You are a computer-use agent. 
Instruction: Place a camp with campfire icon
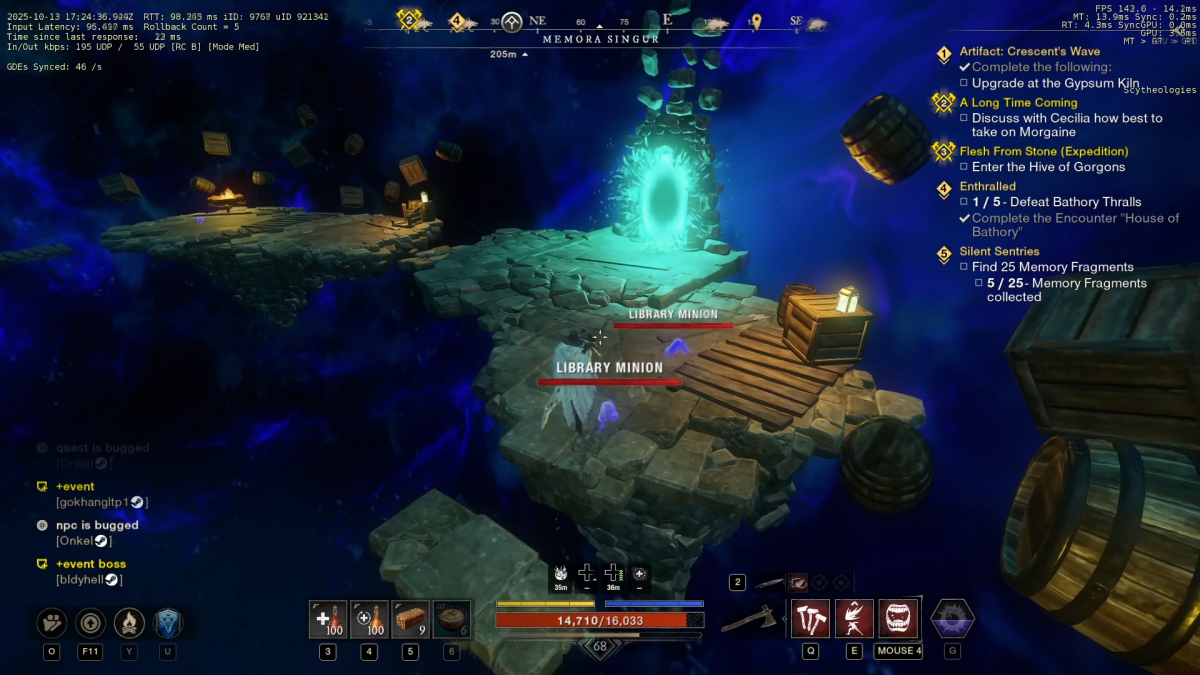point(129,623)
